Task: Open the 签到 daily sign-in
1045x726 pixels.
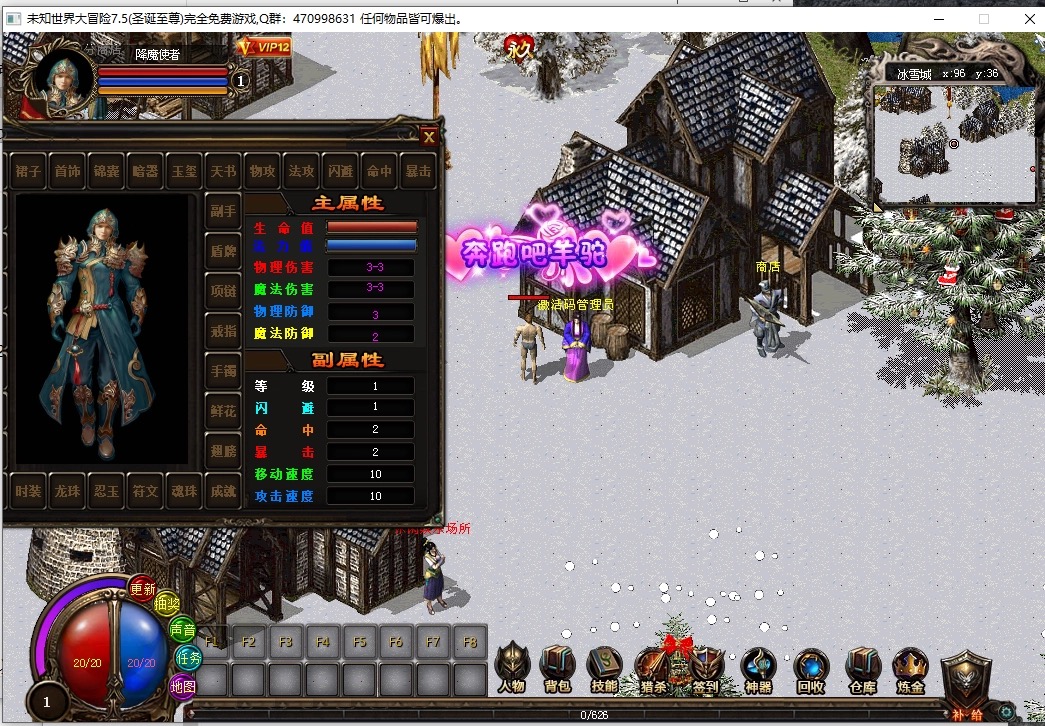Action: [706, 667]
